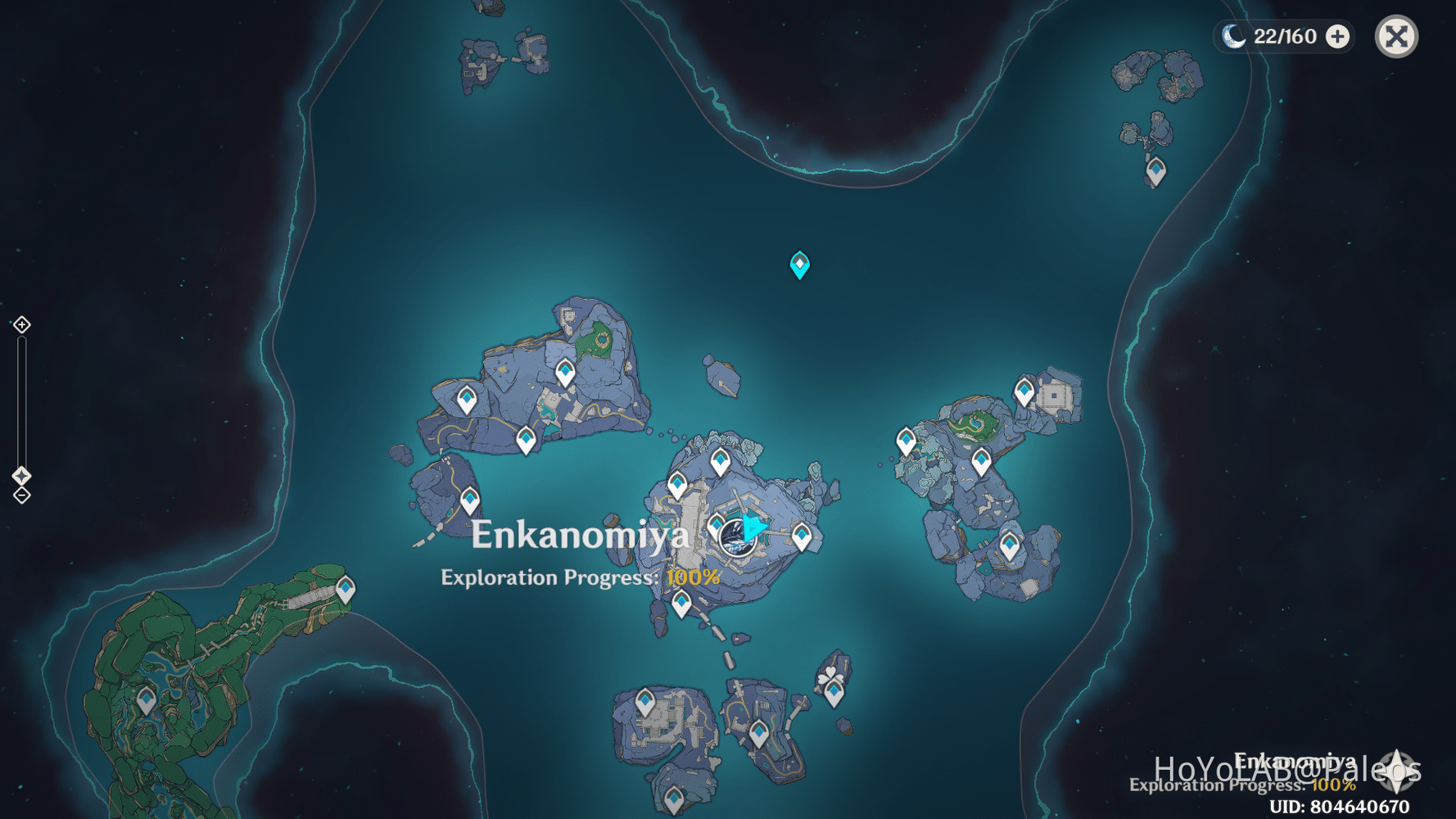
Task: Select the waypoint just right of the domain circle
Action: coord(801,536)
